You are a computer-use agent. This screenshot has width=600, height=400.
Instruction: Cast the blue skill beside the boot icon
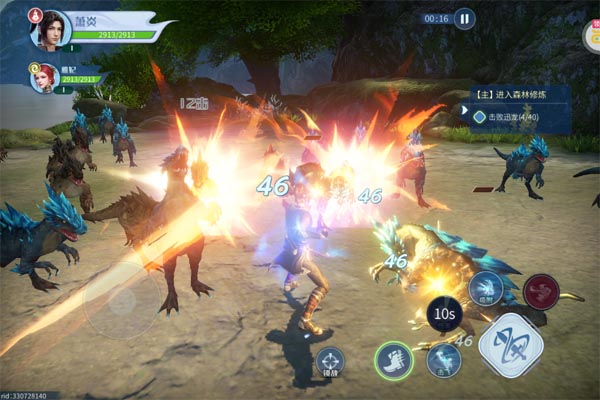pyautogui.click(x=443, y=360)
